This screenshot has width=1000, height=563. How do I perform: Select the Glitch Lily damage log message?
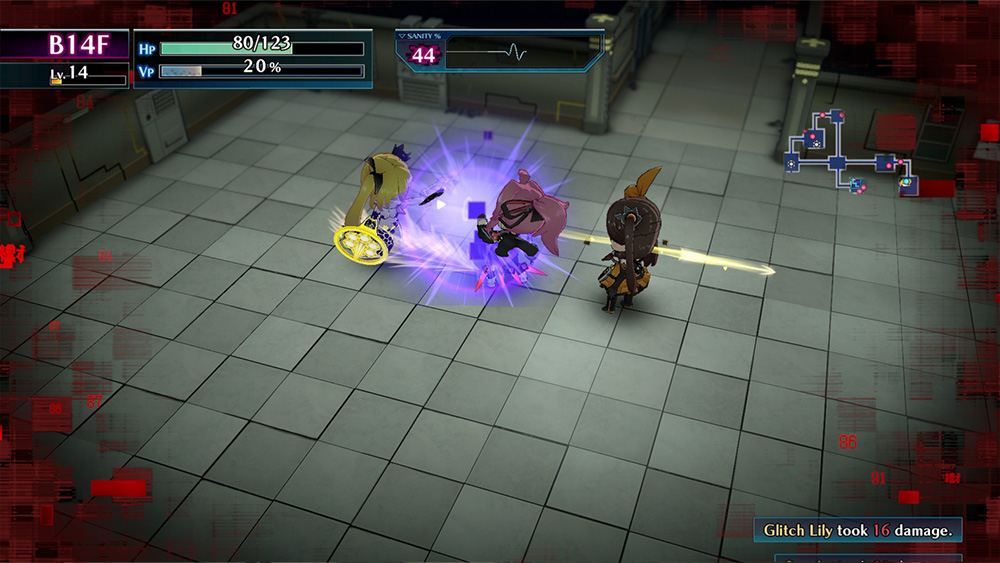(858, 530)
